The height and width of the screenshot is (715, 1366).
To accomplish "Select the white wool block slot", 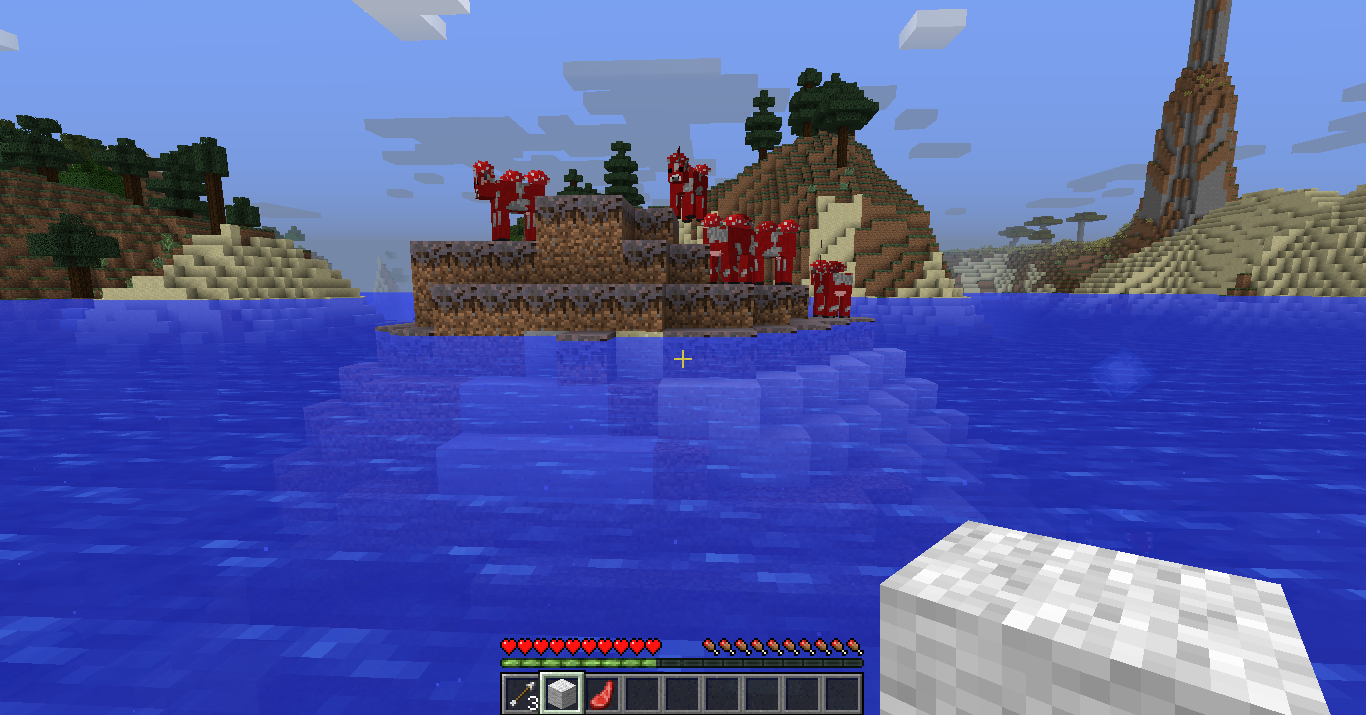I will 561,693.
